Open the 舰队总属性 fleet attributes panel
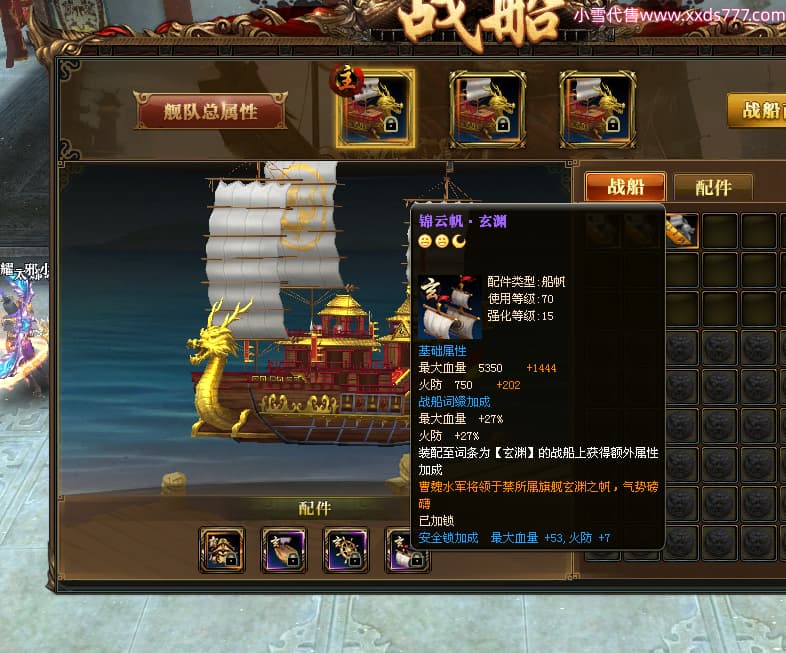The width and height of the screenshot is (786, 653). 210,112
